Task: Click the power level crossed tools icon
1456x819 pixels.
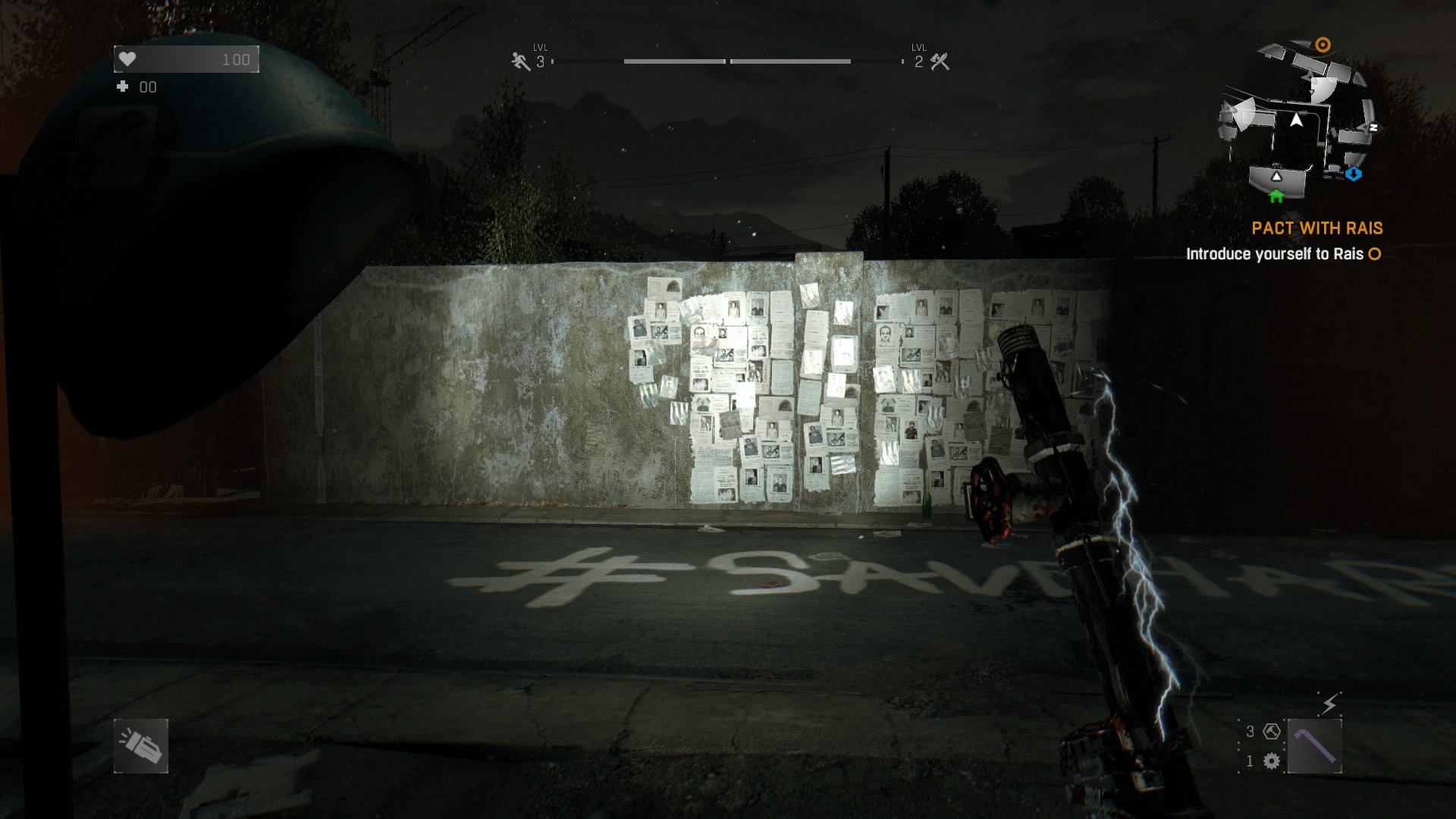Action: [940, 61]
